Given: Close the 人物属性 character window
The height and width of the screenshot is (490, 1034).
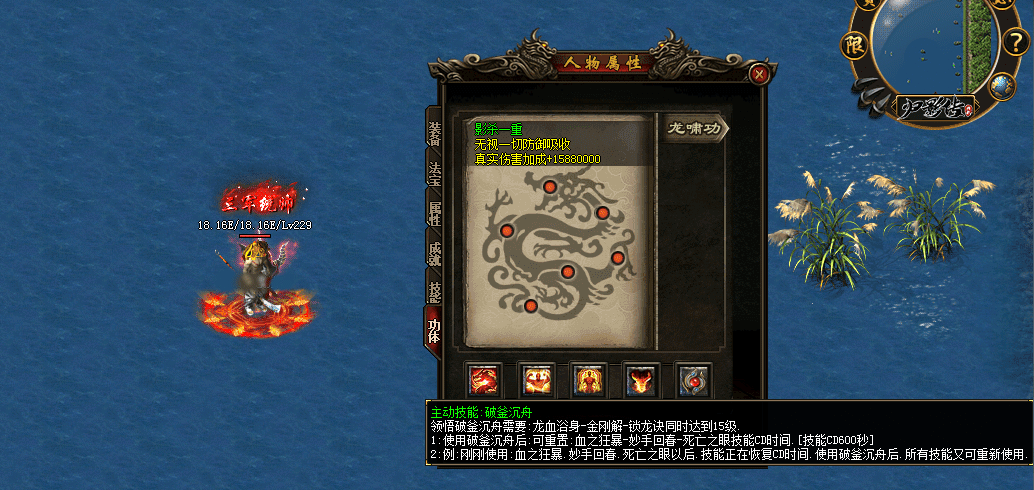Looking at the screenshot, I should [x=760, y=74].
